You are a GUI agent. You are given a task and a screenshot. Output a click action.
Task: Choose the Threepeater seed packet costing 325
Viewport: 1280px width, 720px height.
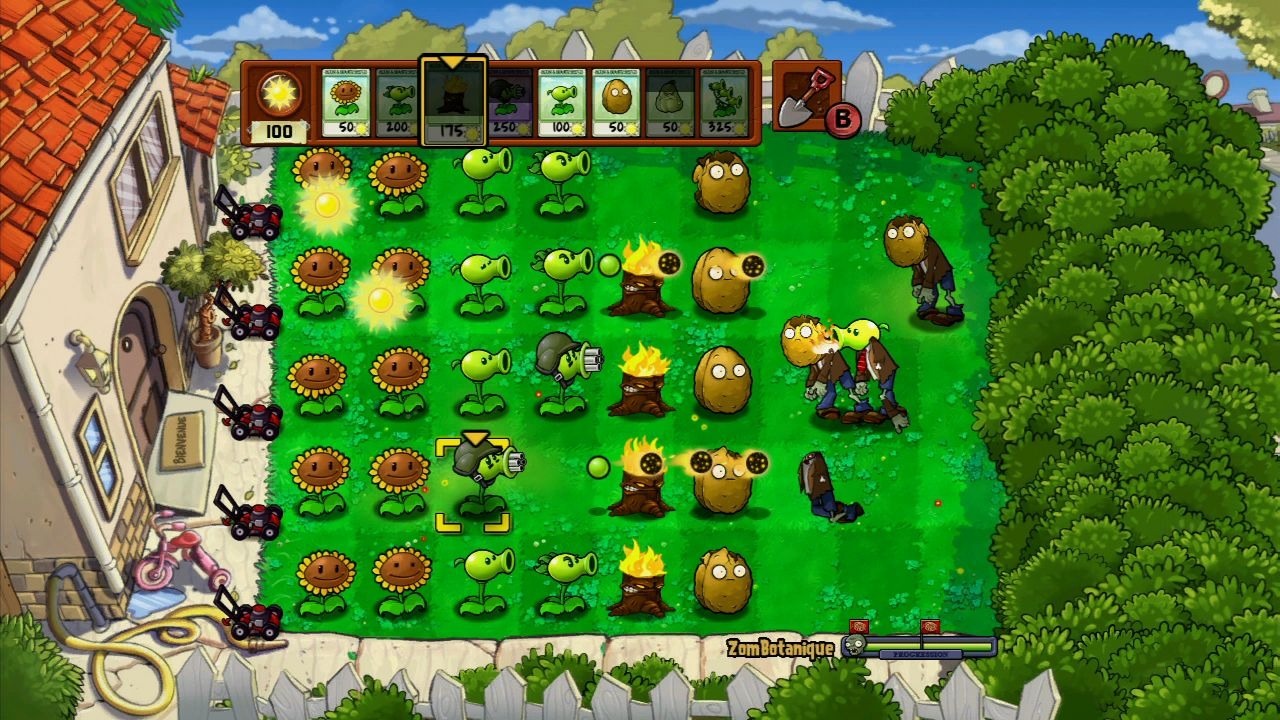[x=724, y=102]
